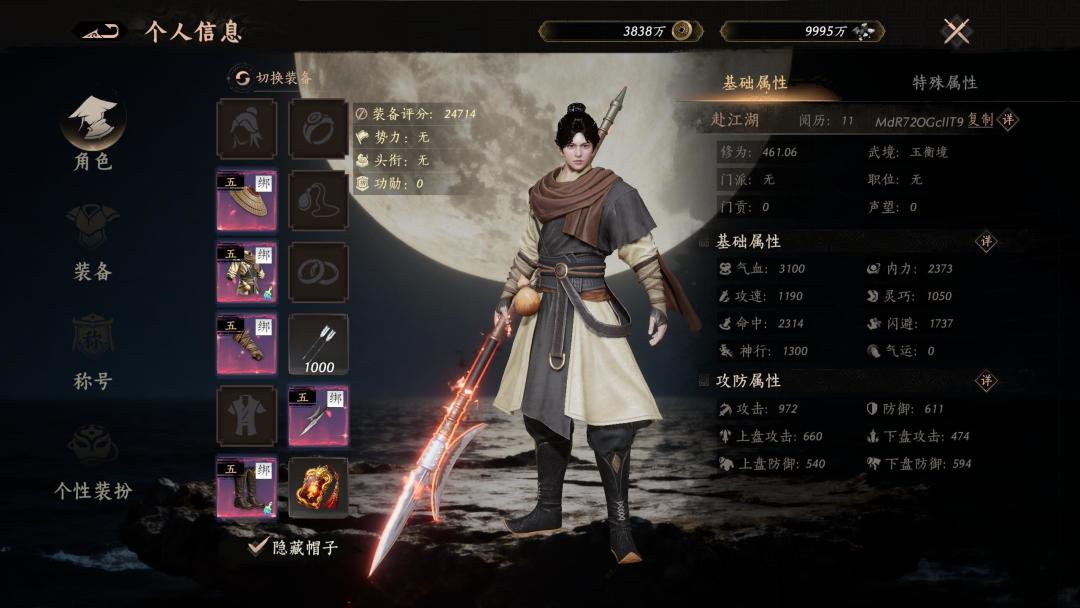Viewport: 1080px width, 608px height.
Task: Select the red and gold ornament slot
Action: click(x=319, y=488)
